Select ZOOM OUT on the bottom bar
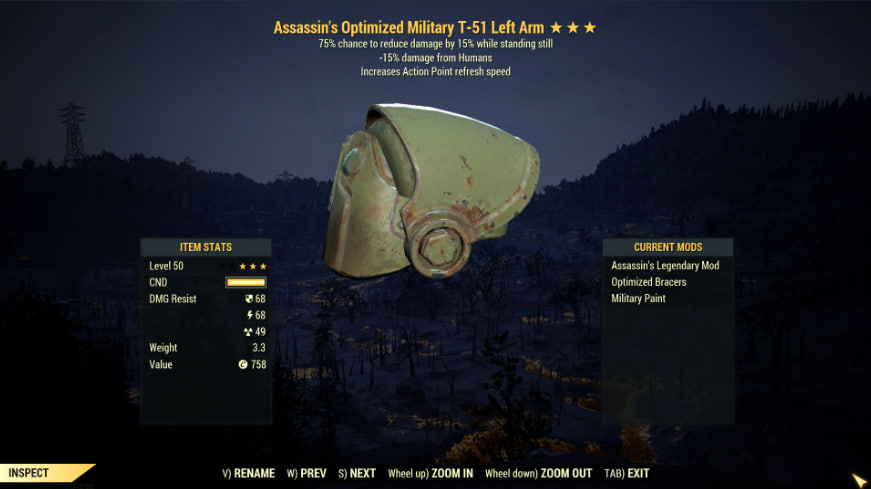This screenshot has height=489, width=871. point(538,473)
